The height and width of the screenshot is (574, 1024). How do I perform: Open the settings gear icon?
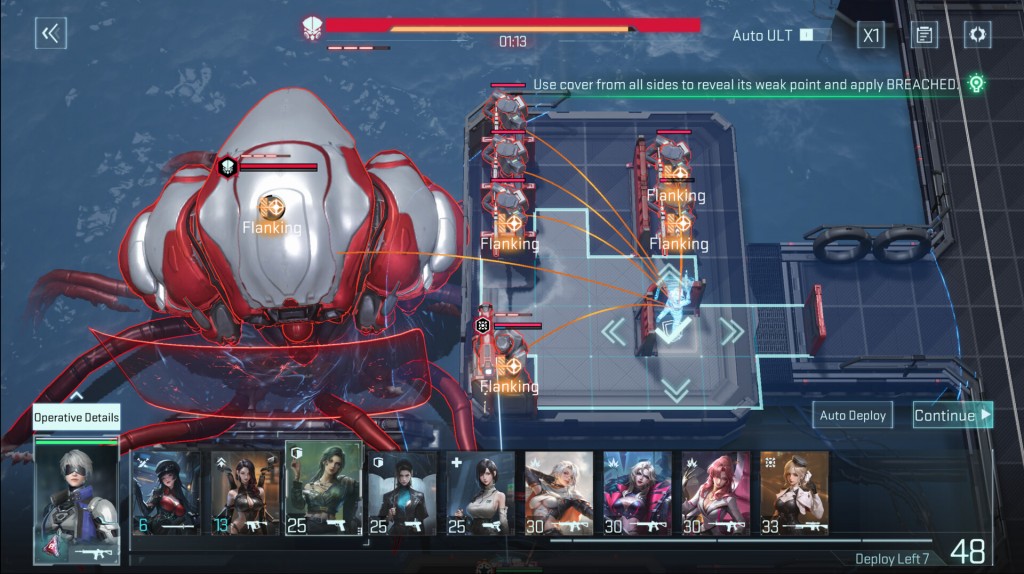pyautogui.click(x=977, y=35)
